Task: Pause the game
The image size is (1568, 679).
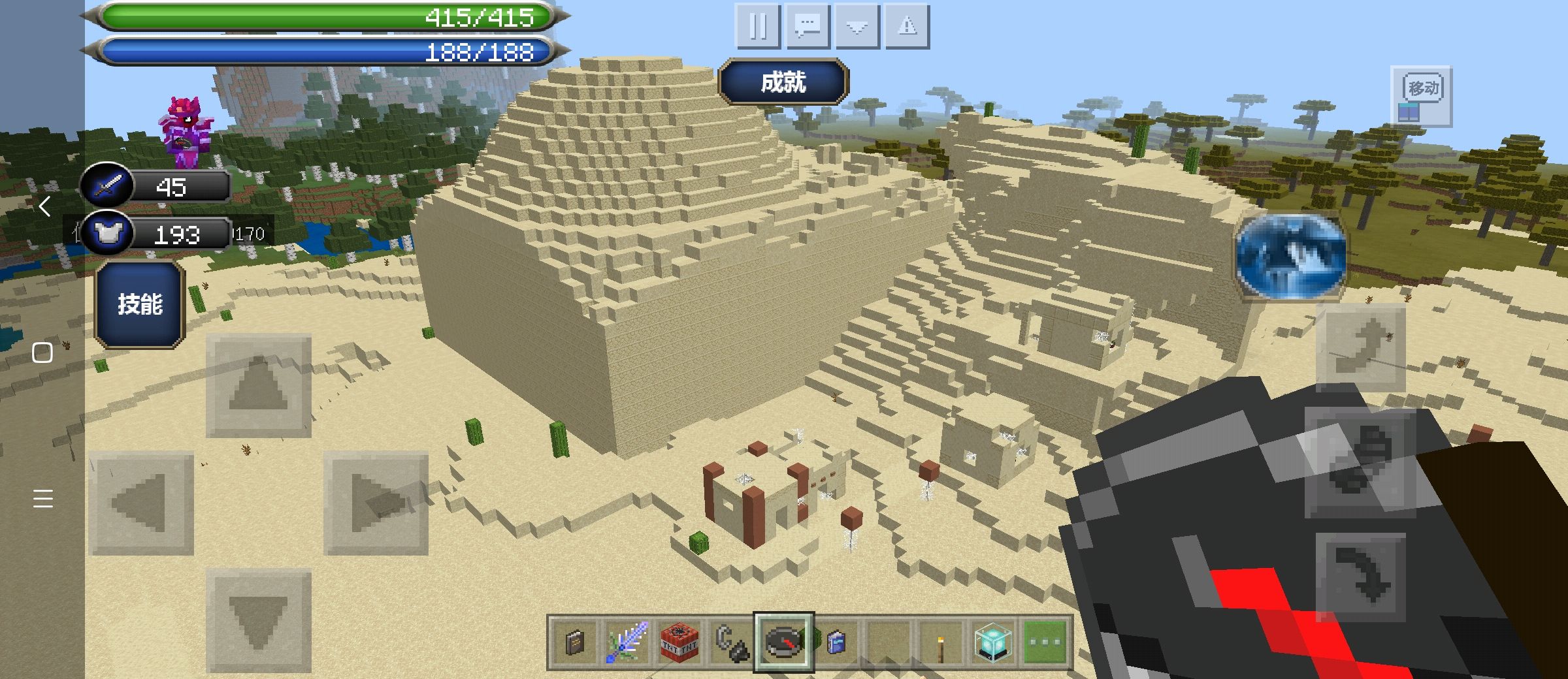Action: coord(757,27)
